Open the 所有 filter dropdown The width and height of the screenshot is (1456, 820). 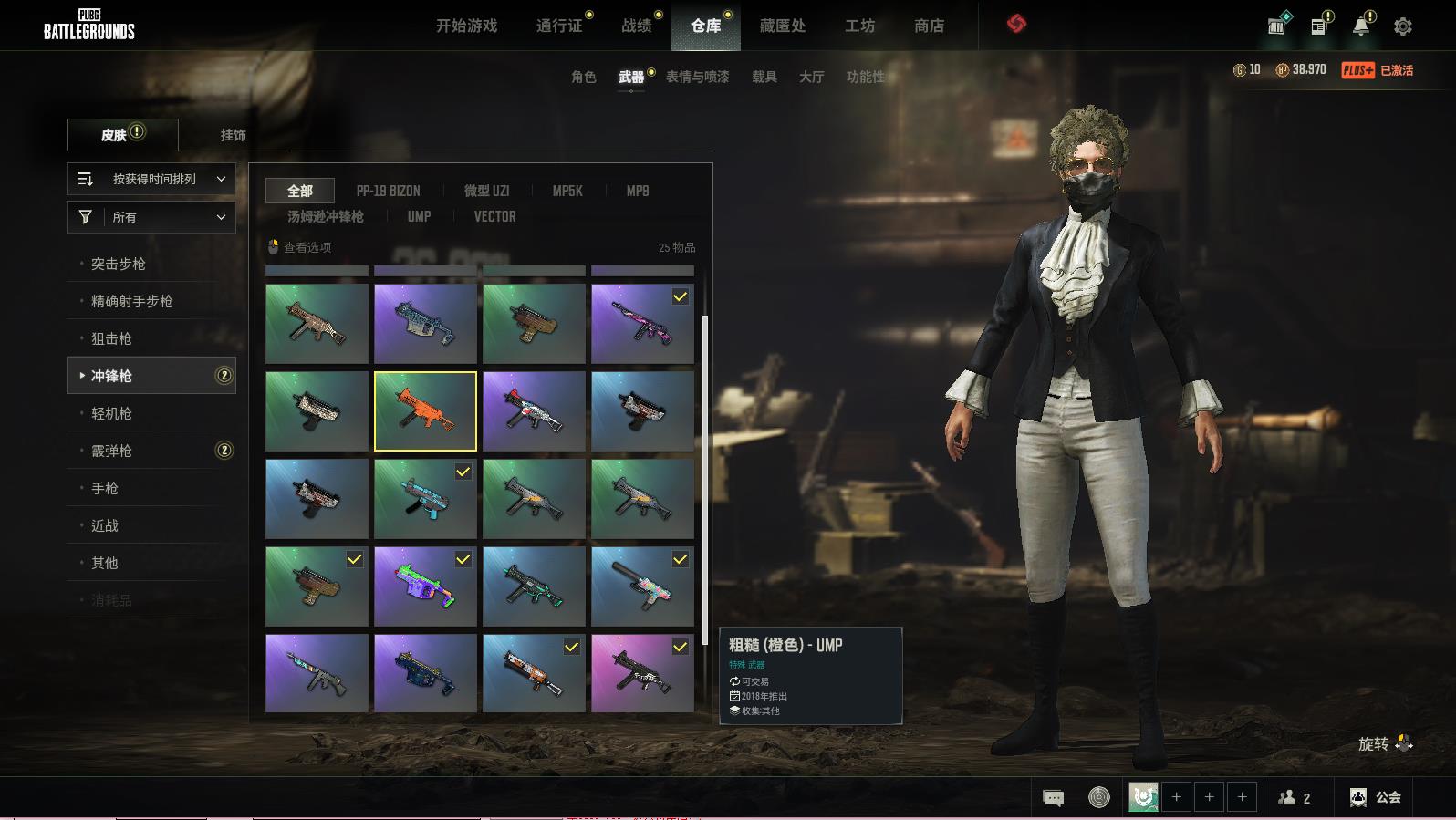(x=151, y=217)
